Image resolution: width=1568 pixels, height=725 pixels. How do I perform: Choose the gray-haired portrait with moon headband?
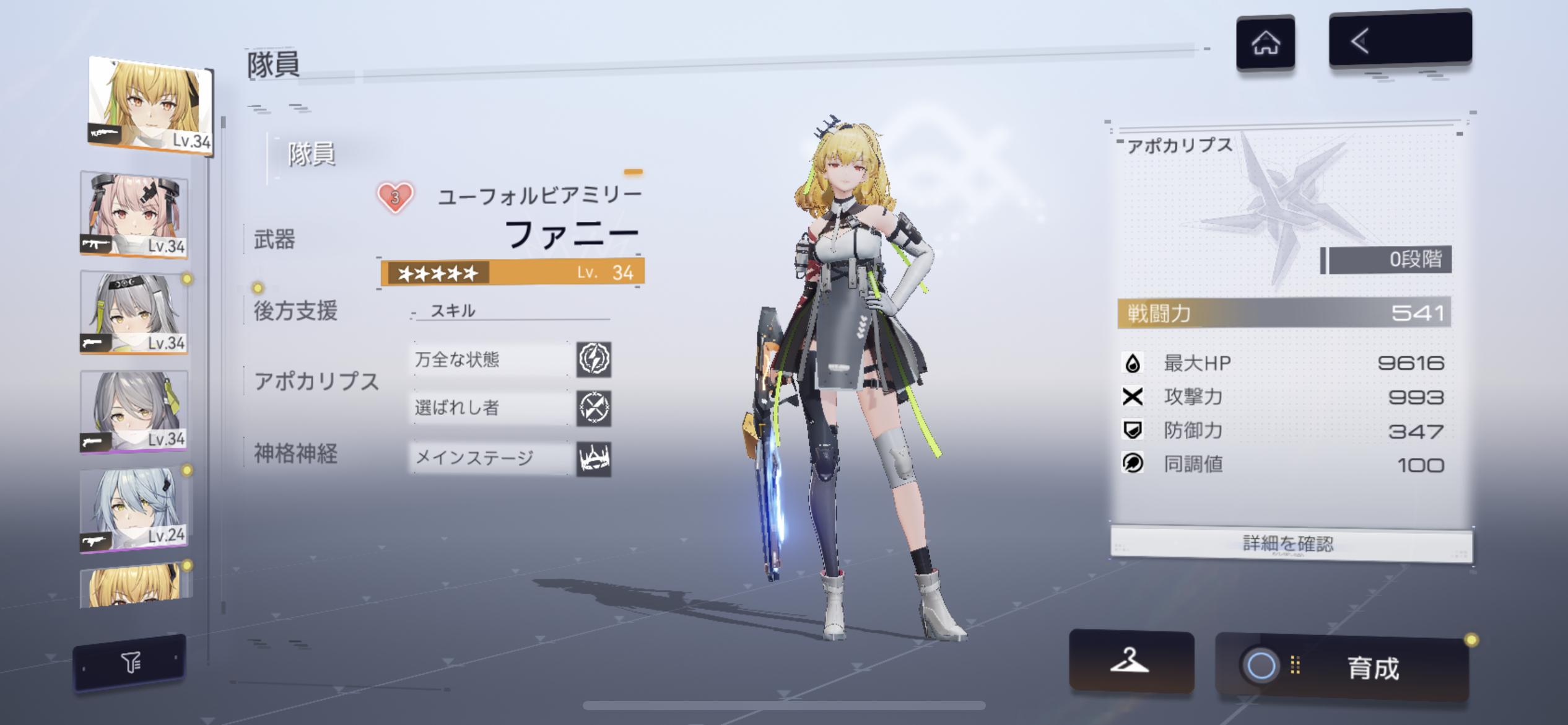134,312
